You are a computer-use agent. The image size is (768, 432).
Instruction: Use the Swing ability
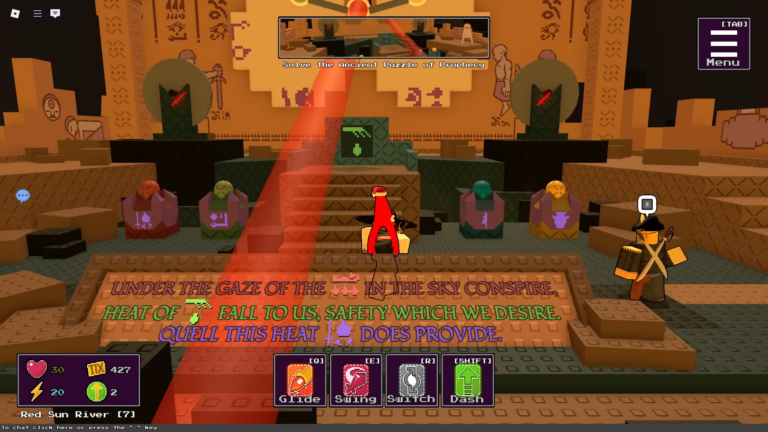point(355,379)
